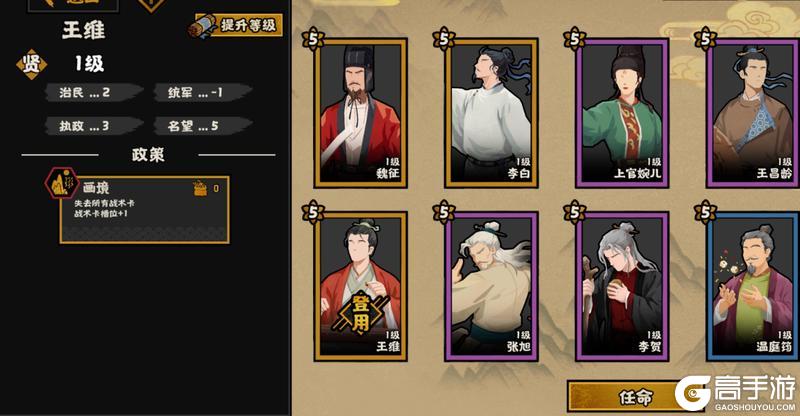This screenshot has width=800, height=416.
Task: Click the 王维 card marked 登用
Action: coord(361,285)
